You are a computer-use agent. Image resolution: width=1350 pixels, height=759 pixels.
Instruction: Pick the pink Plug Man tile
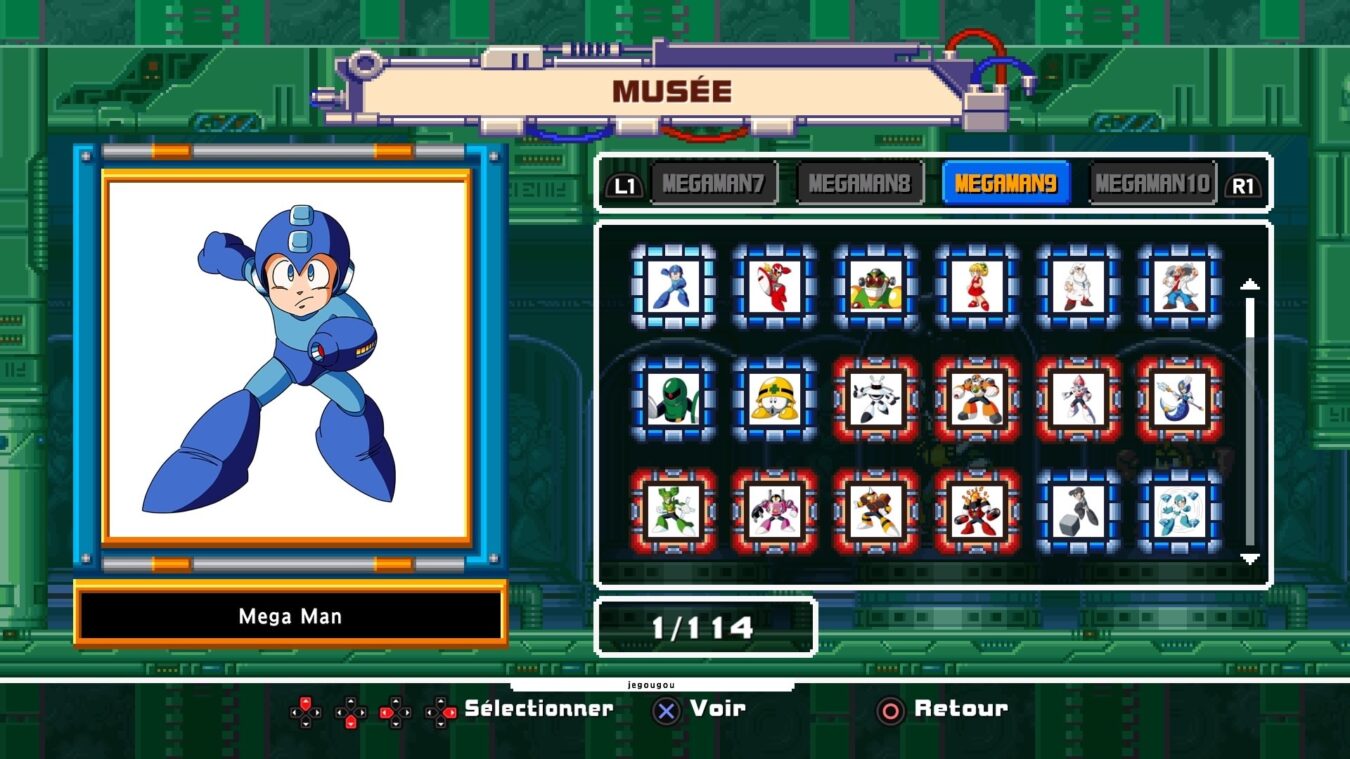click(774, 511)
